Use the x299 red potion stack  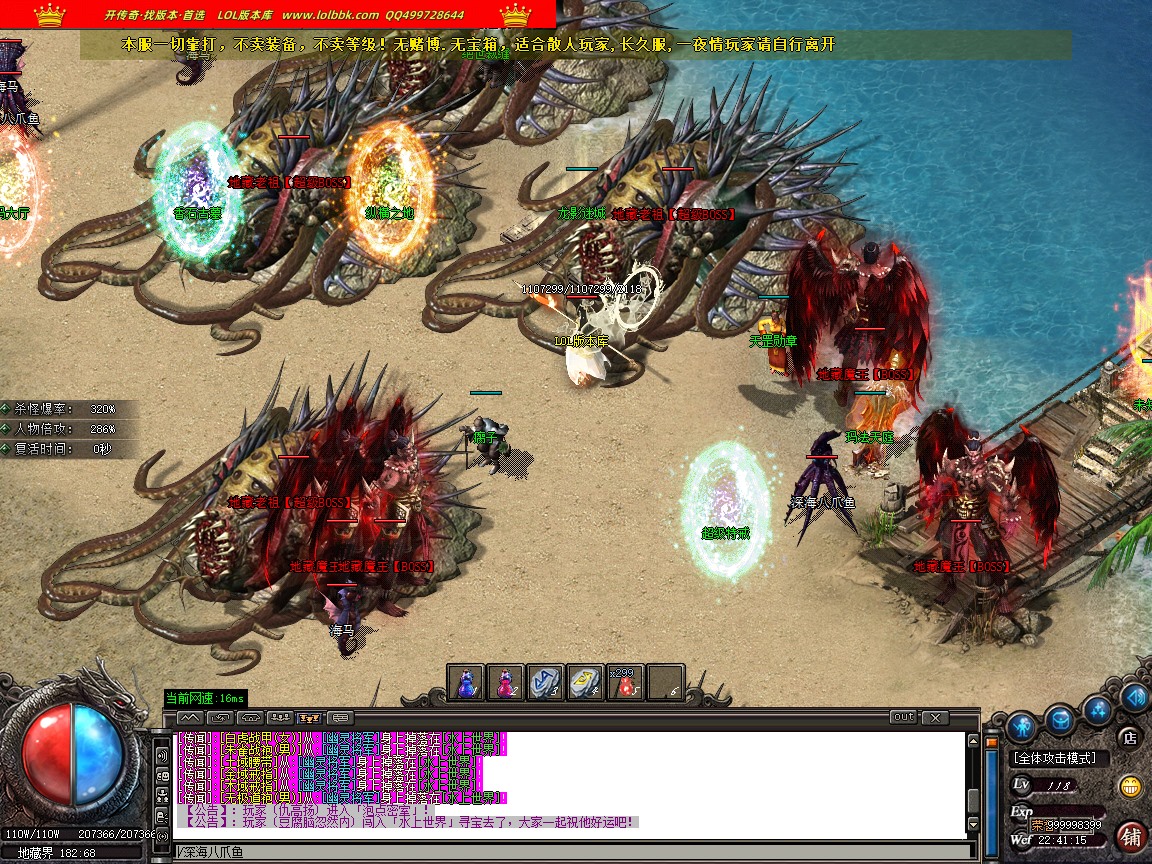626,683
